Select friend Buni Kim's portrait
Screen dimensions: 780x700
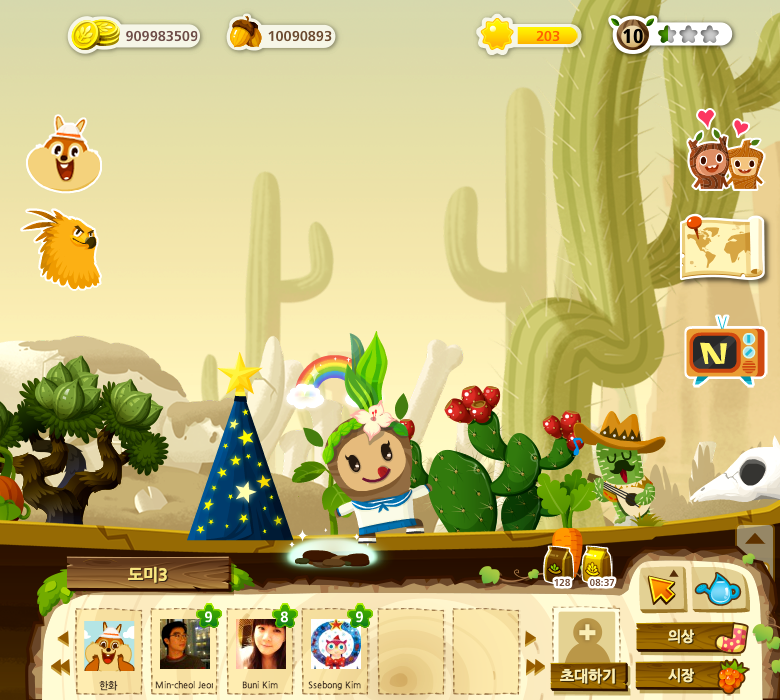[260, 648]
